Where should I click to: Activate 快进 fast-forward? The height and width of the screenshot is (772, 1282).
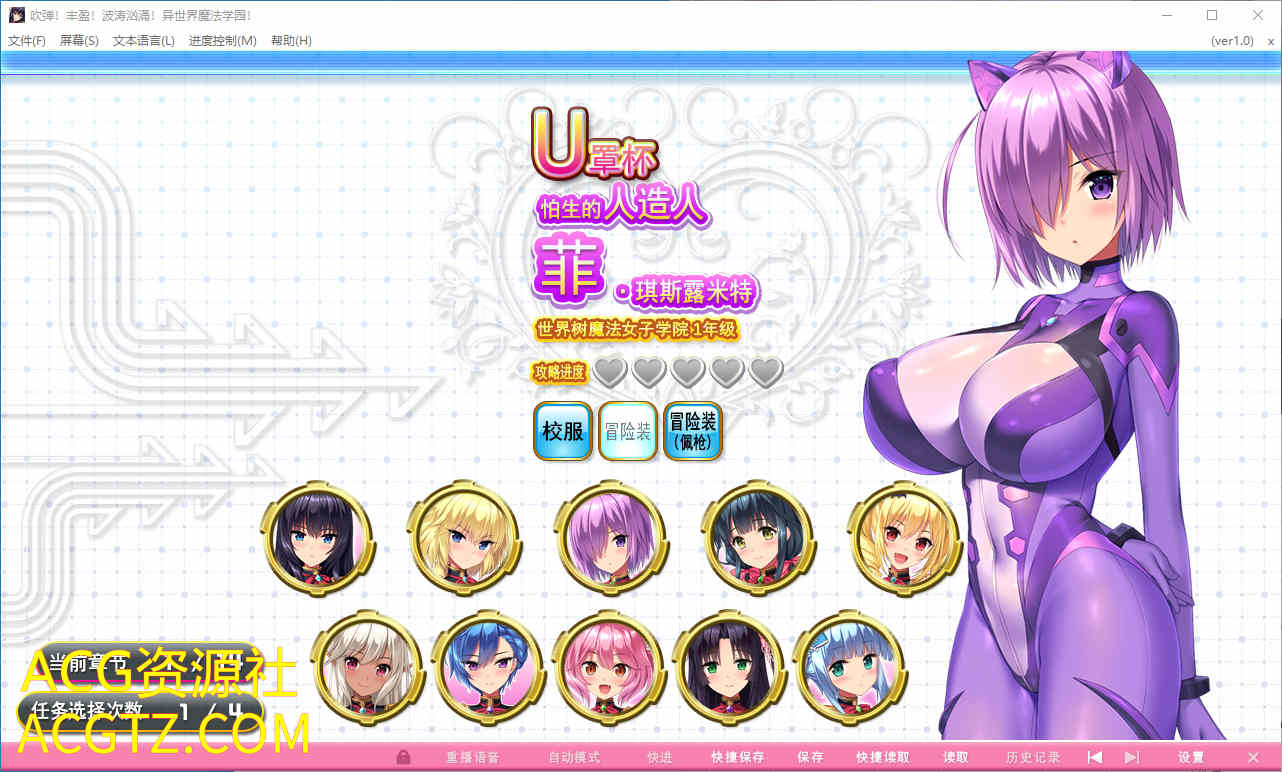(x=660, y=757)
